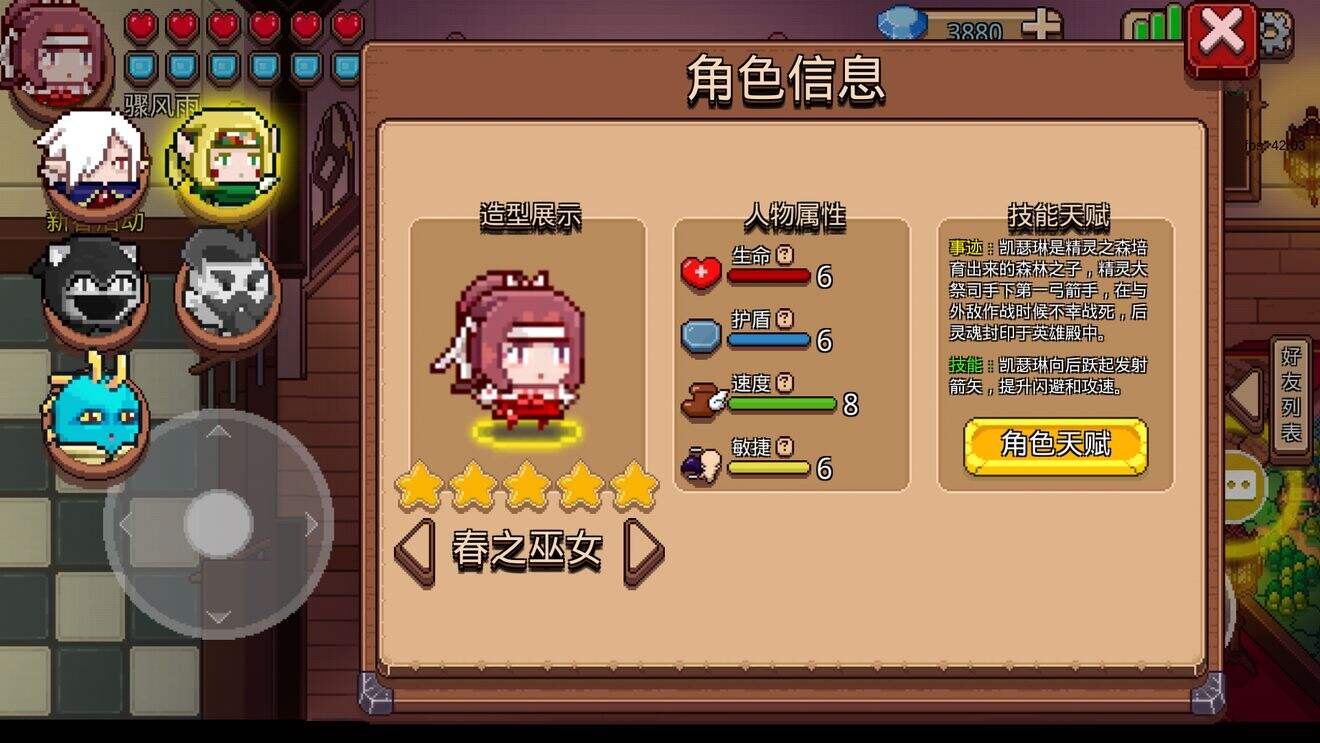
Task: Show the previous character with the left arrow
Action: coord(414,550)
